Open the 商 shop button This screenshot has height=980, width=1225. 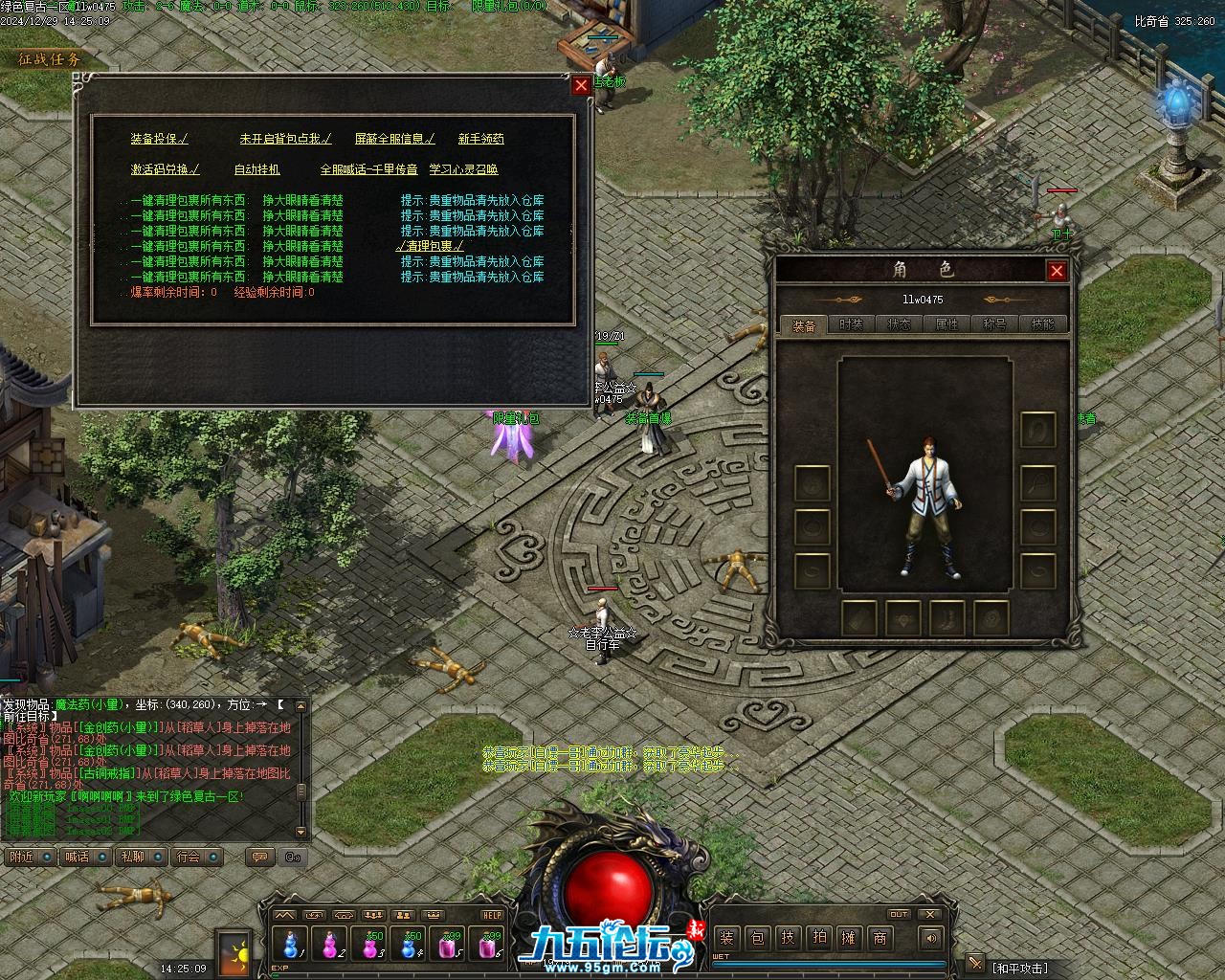pos(880,938)
